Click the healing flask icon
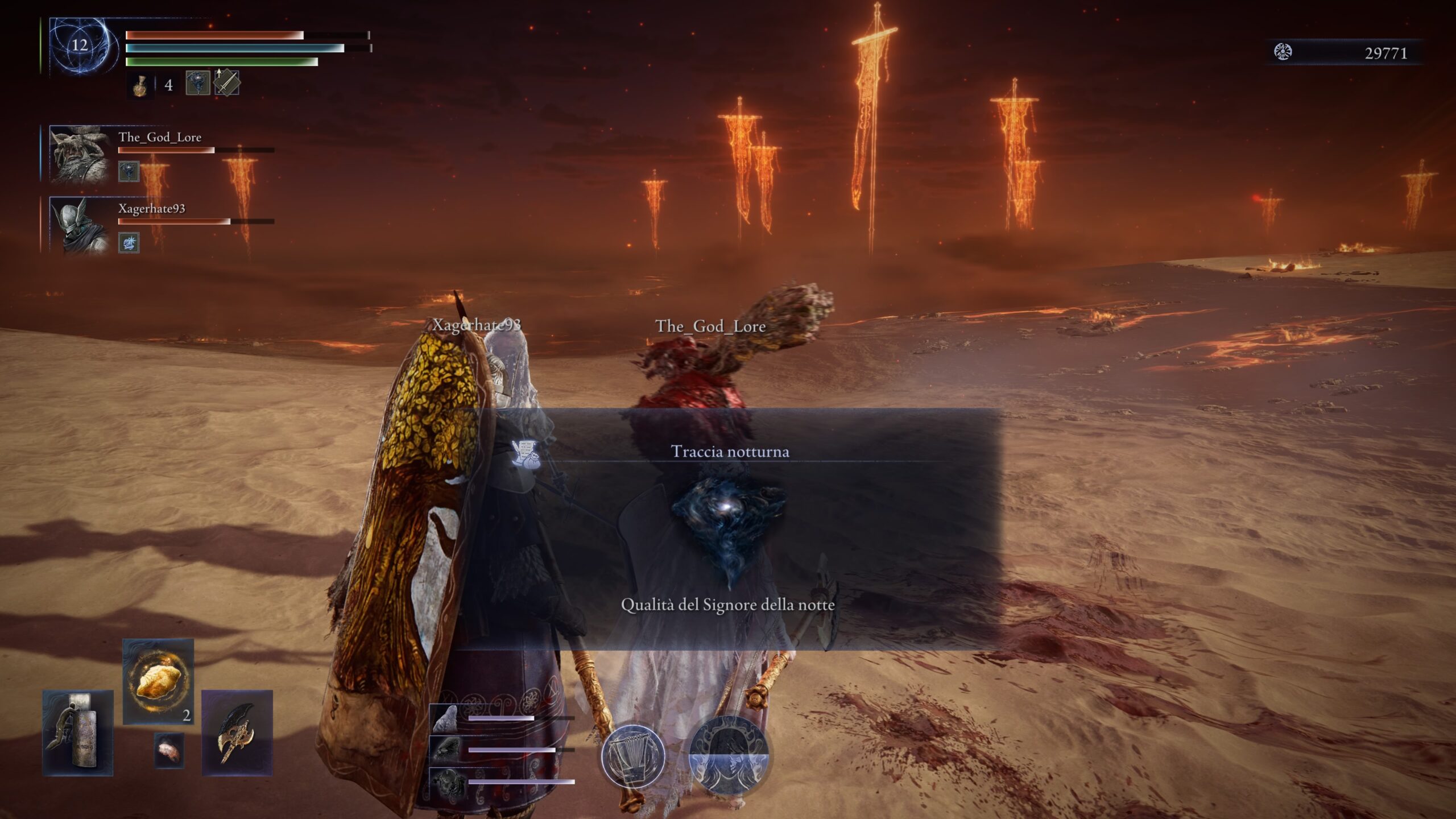Viewport: 1456px width, 819px height. coord(140,85)
